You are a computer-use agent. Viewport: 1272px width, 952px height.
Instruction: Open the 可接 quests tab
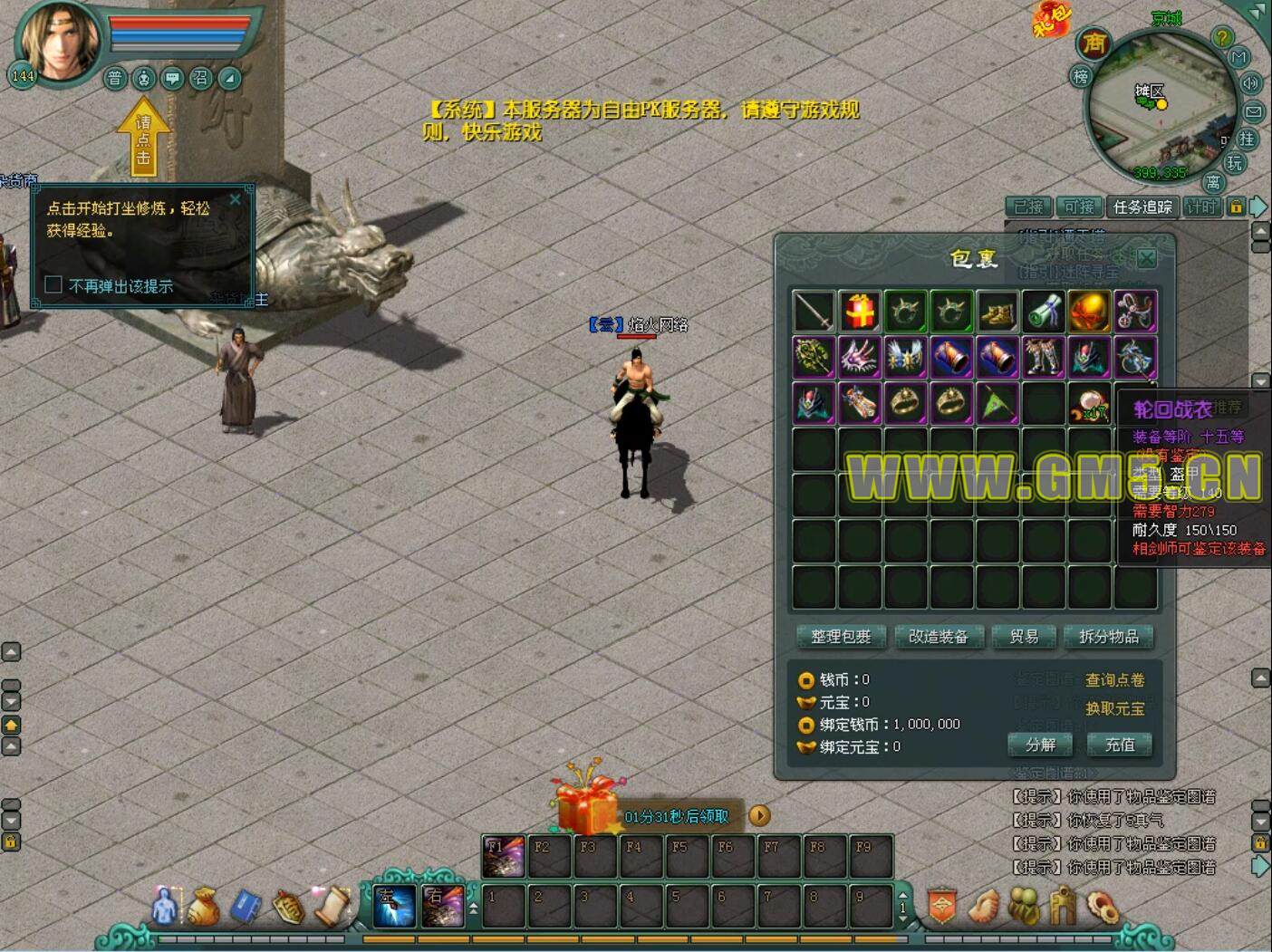click(1079, 207)
